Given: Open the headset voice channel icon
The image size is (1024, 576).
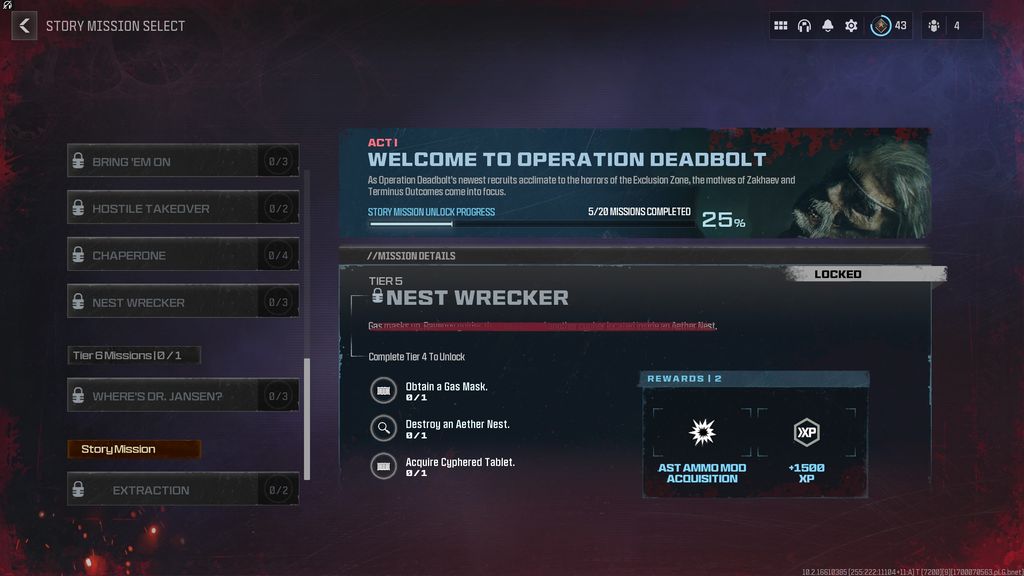Looking at the screenshot, I should click(804, 26).
